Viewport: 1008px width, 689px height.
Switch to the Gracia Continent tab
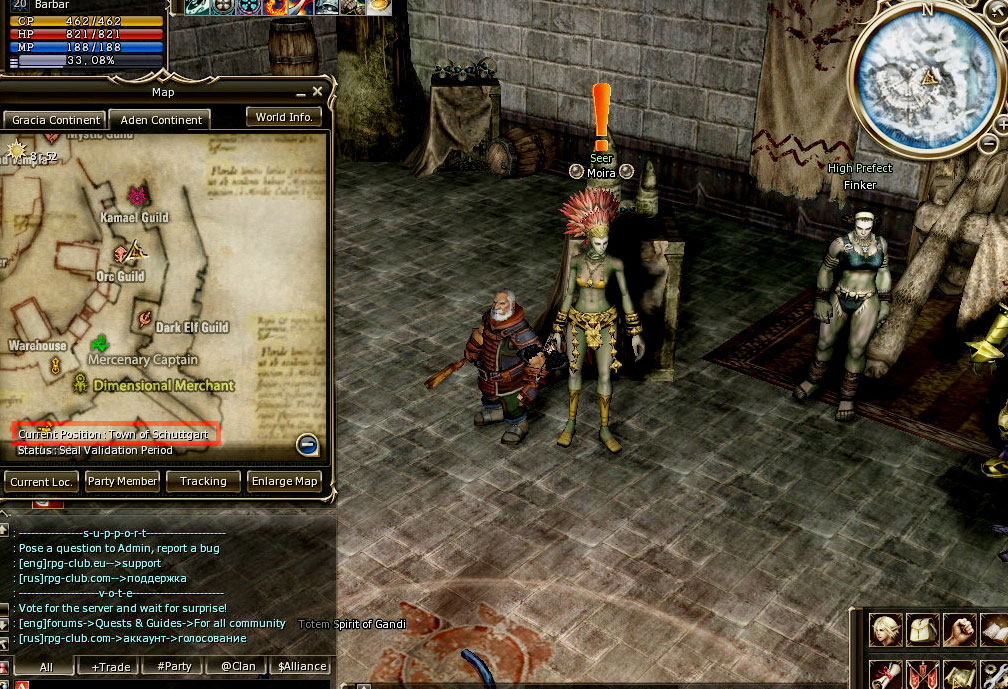click(56, 120)
